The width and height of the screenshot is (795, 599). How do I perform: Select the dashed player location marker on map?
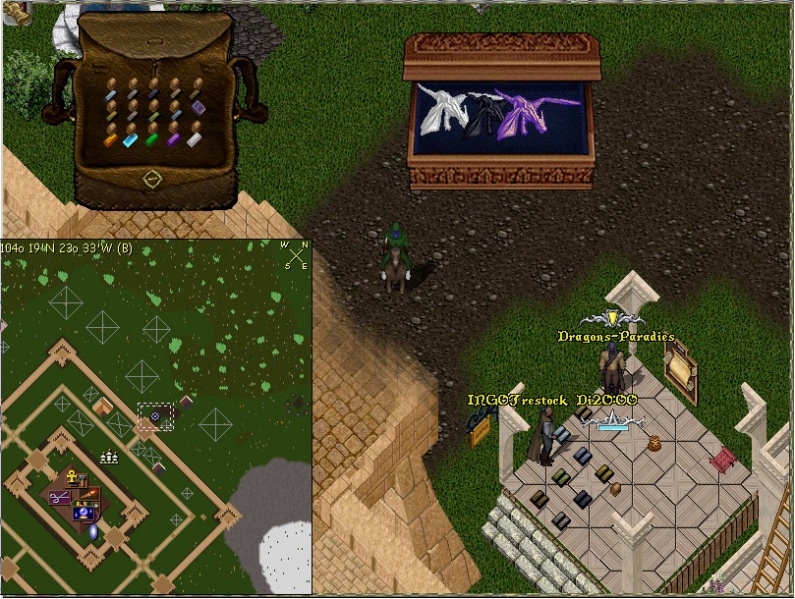tap(155, 416)
